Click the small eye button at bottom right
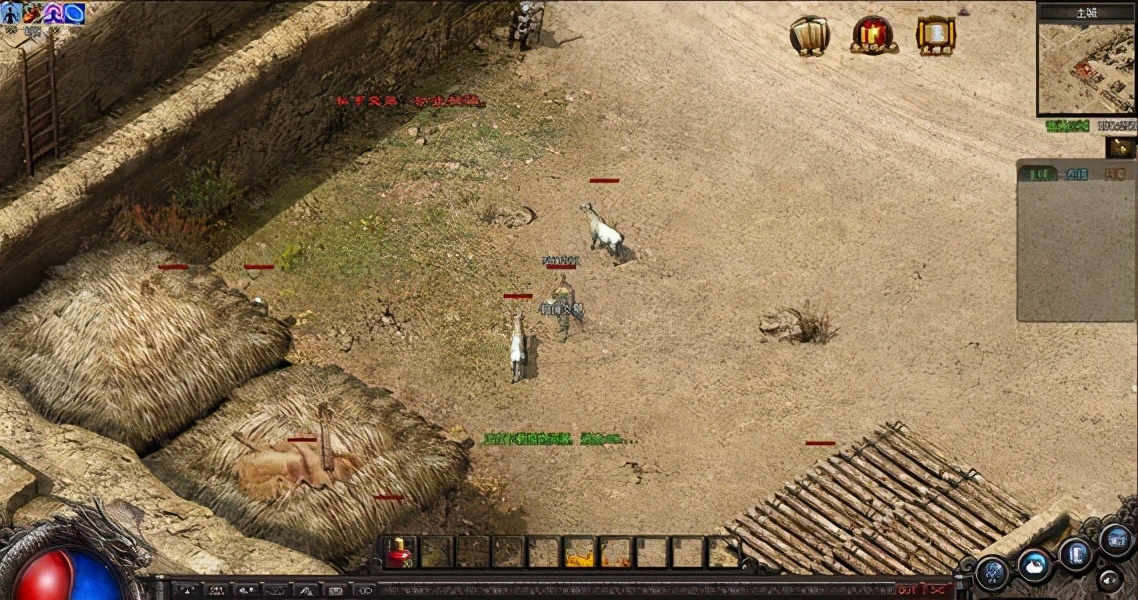Screen dimensions: 1138x600 tap(1108, 578)
